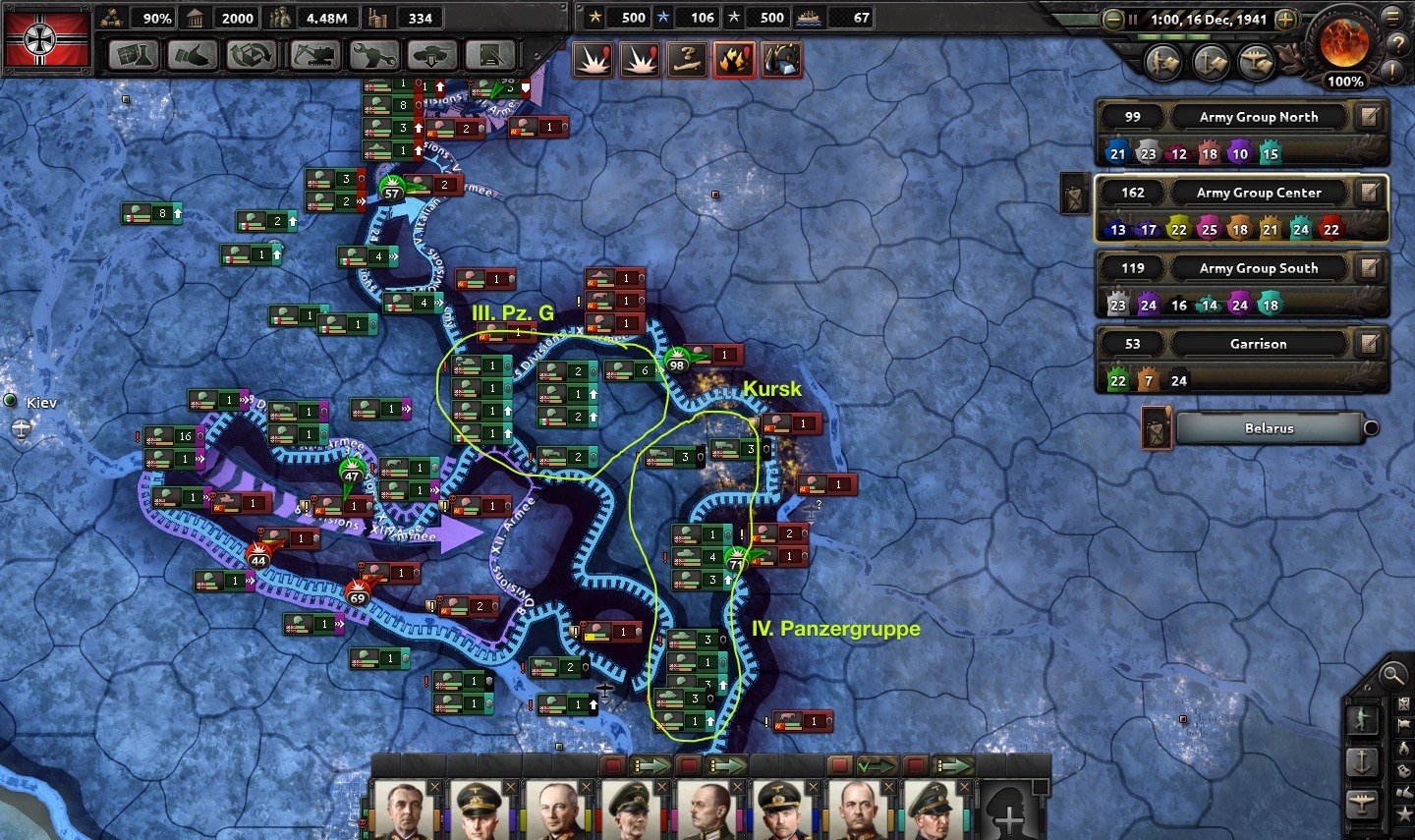Decrease game speed with the minus button
Screen dimensions: 1415x840
click(1113, 20)
